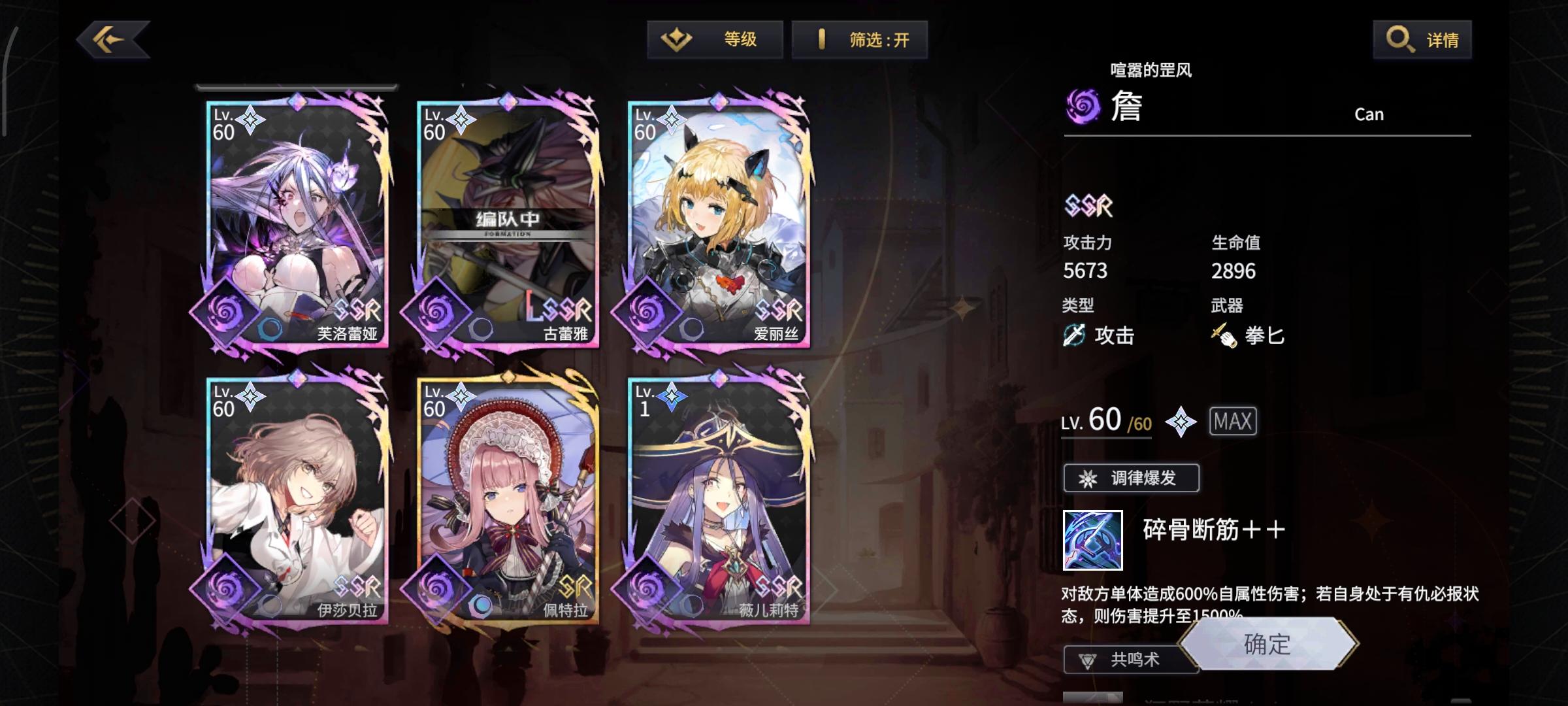Toggle the MAX level indicator
This screenshot has width=1568, height=706.
pos(1233,421)
